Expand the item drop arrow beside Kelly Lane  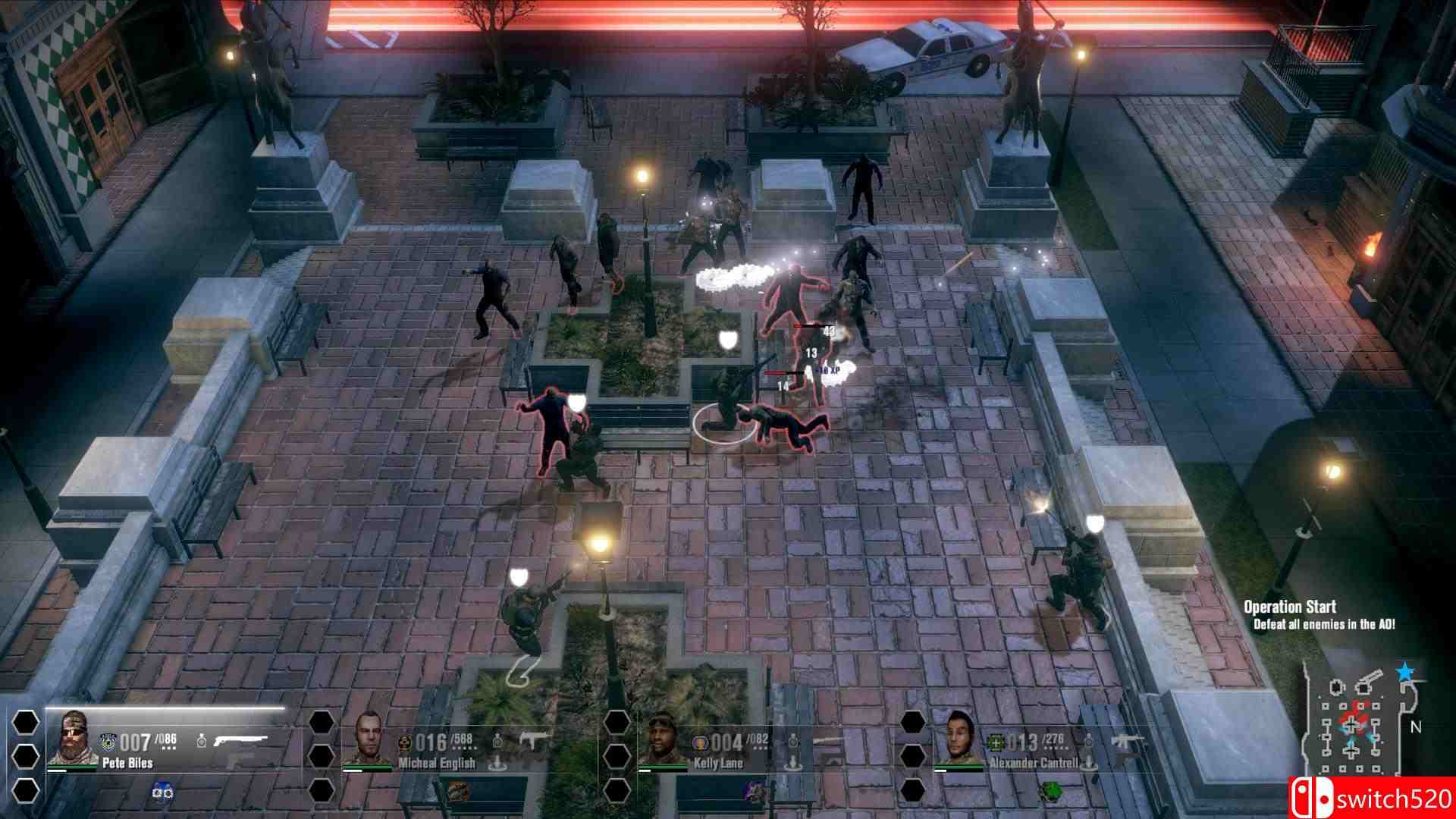click(792, 763)
